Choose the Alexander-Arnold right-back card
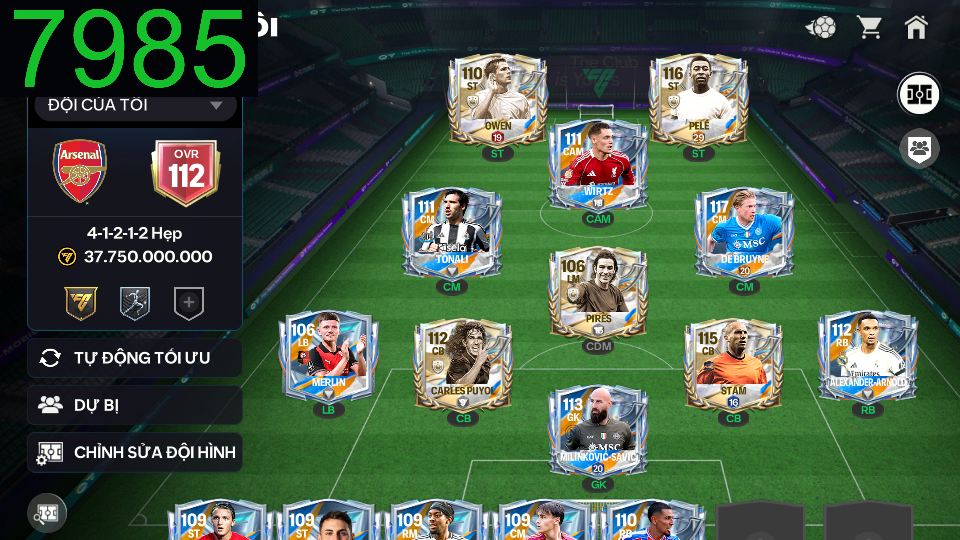The height and width of the screenshot is (540, 960). (867, 357)
